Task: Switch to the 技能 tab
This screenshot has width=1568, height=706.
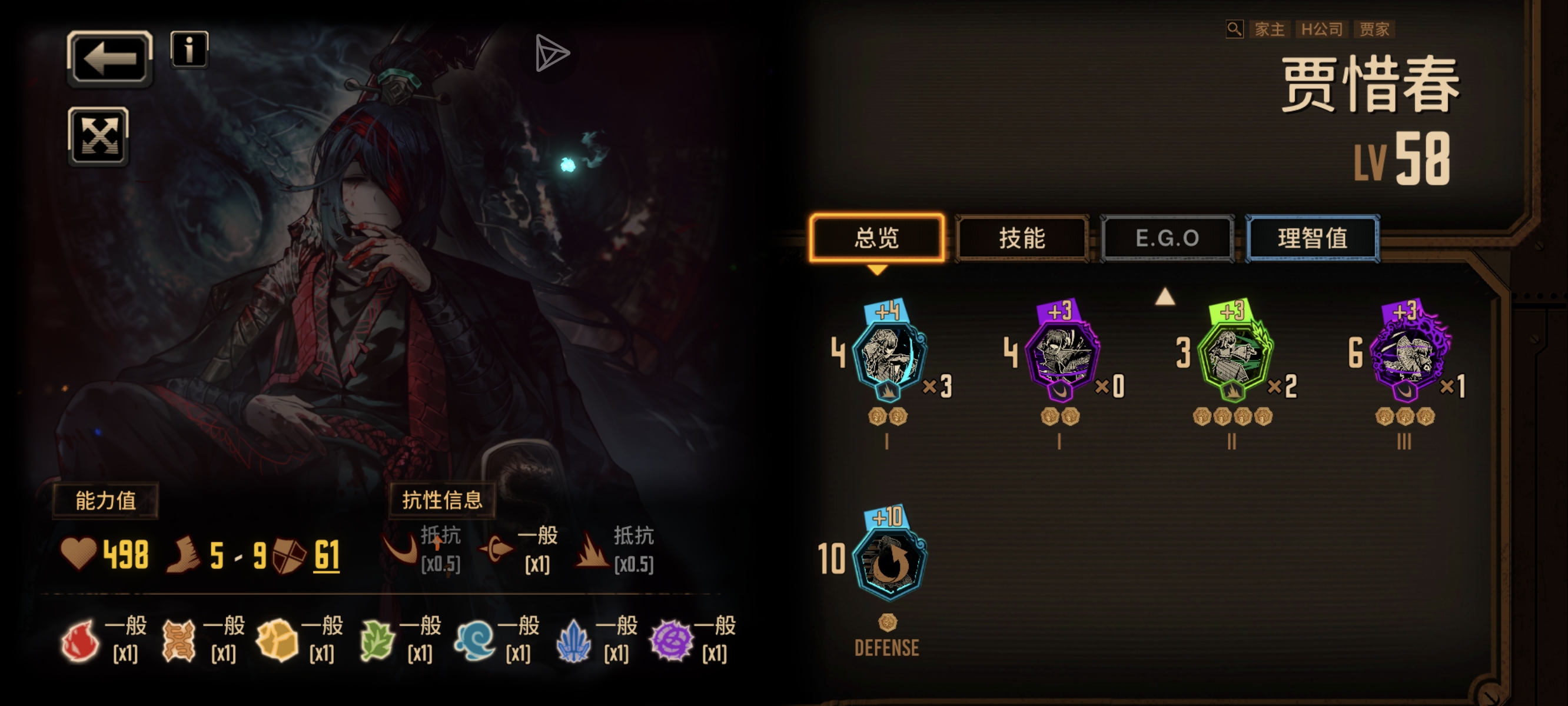Action: [x=1022, y=238]
